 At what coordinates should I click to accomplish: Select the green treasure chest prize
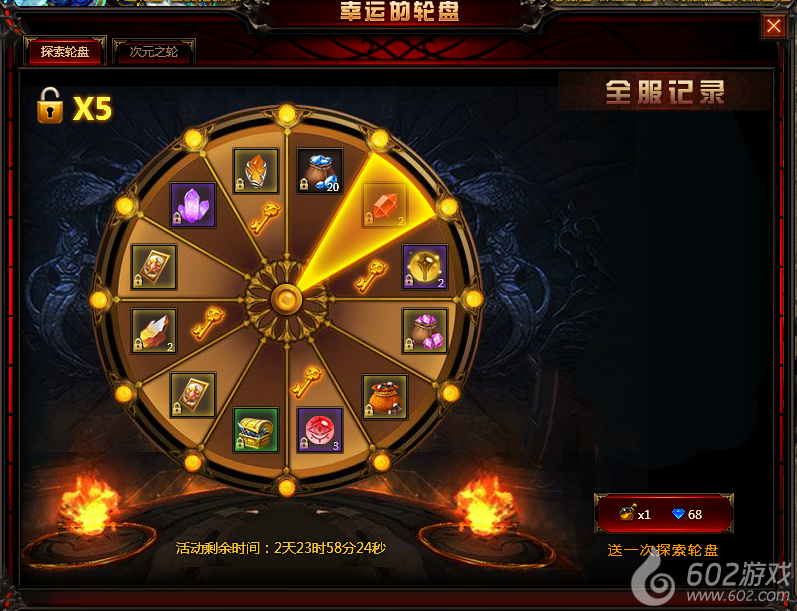click(x=255, y=430)
